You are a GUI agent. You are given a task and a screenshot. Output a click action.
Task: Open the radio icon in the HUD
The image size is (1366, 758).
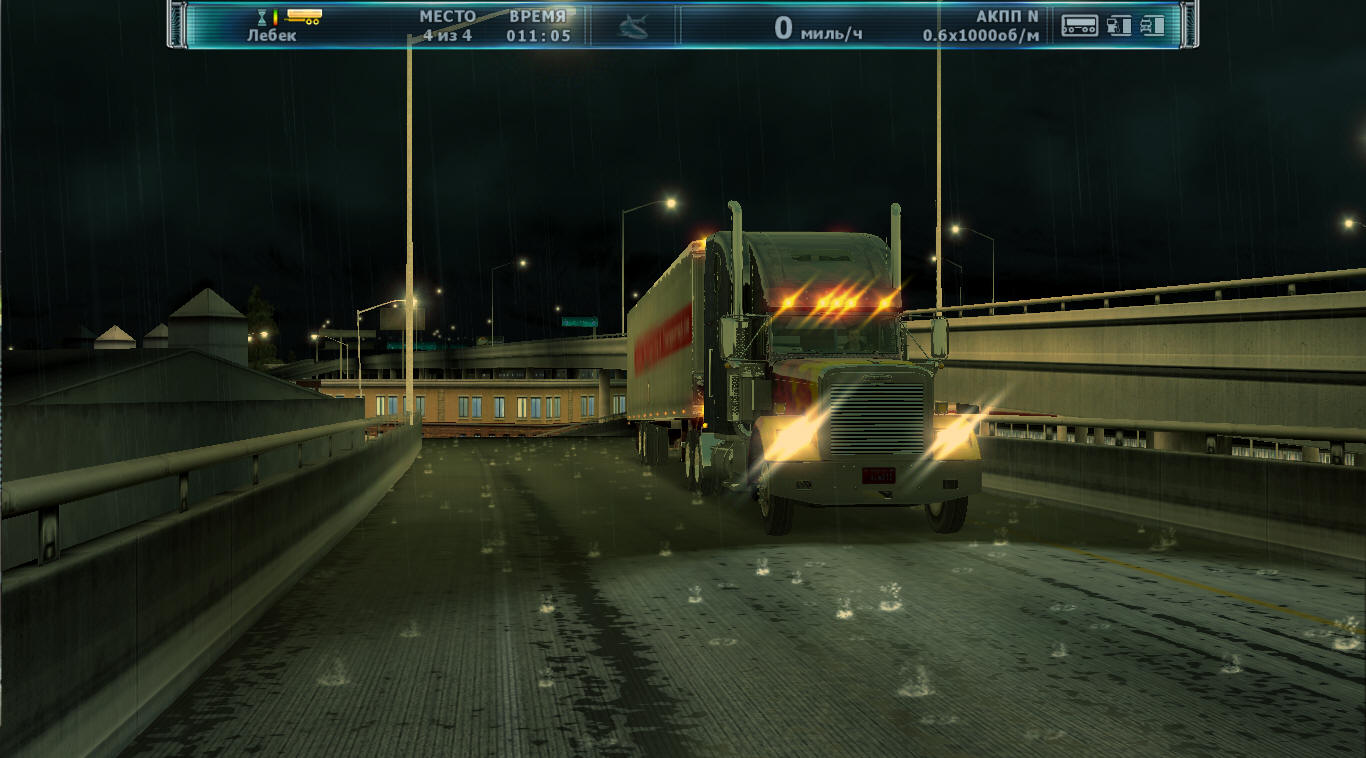[x=1079, y=25]
